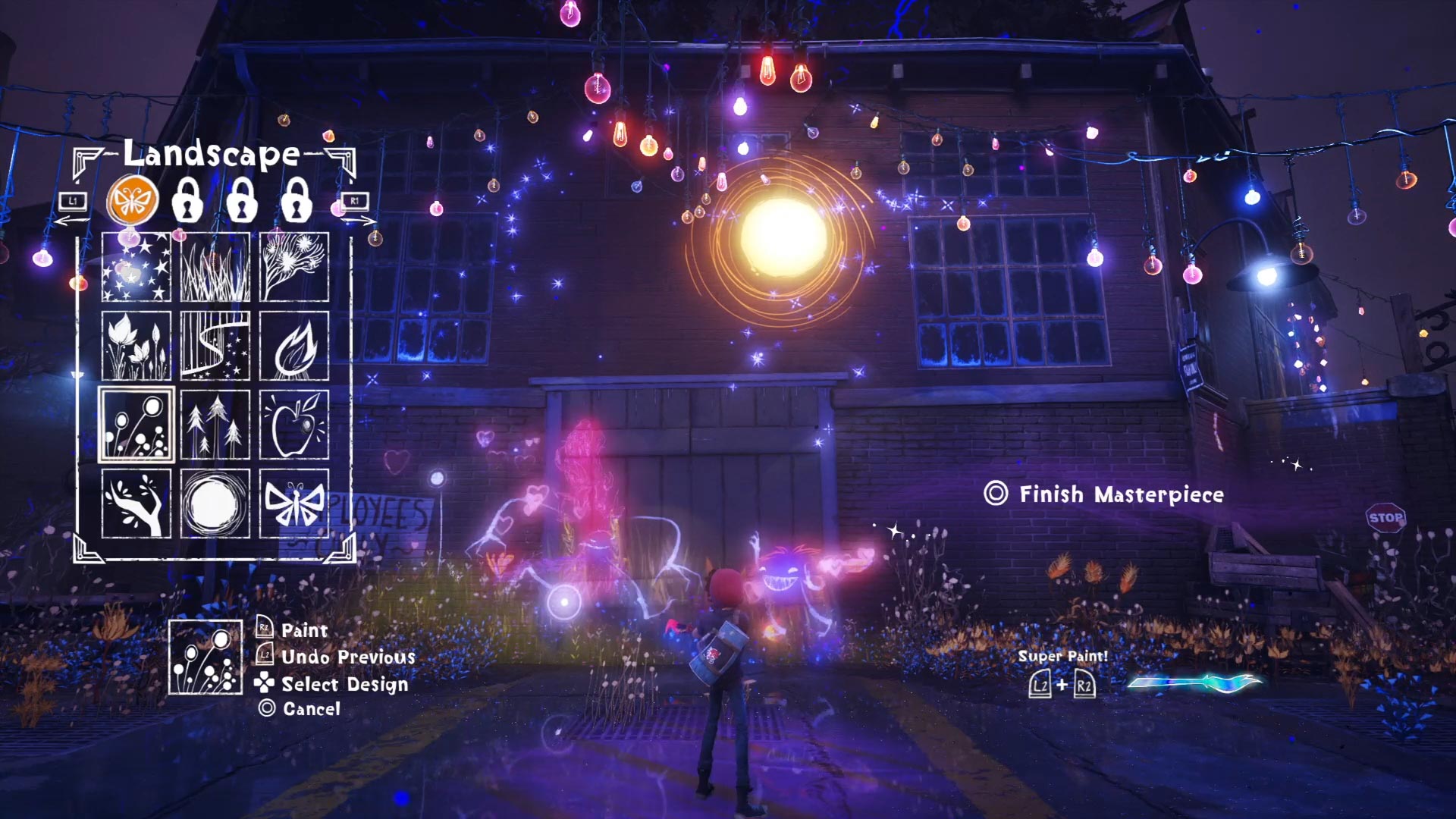The width and height of the screenshot is (1456, 819).
Task: Choose the aurora lights design
Action: coord(215,346)
